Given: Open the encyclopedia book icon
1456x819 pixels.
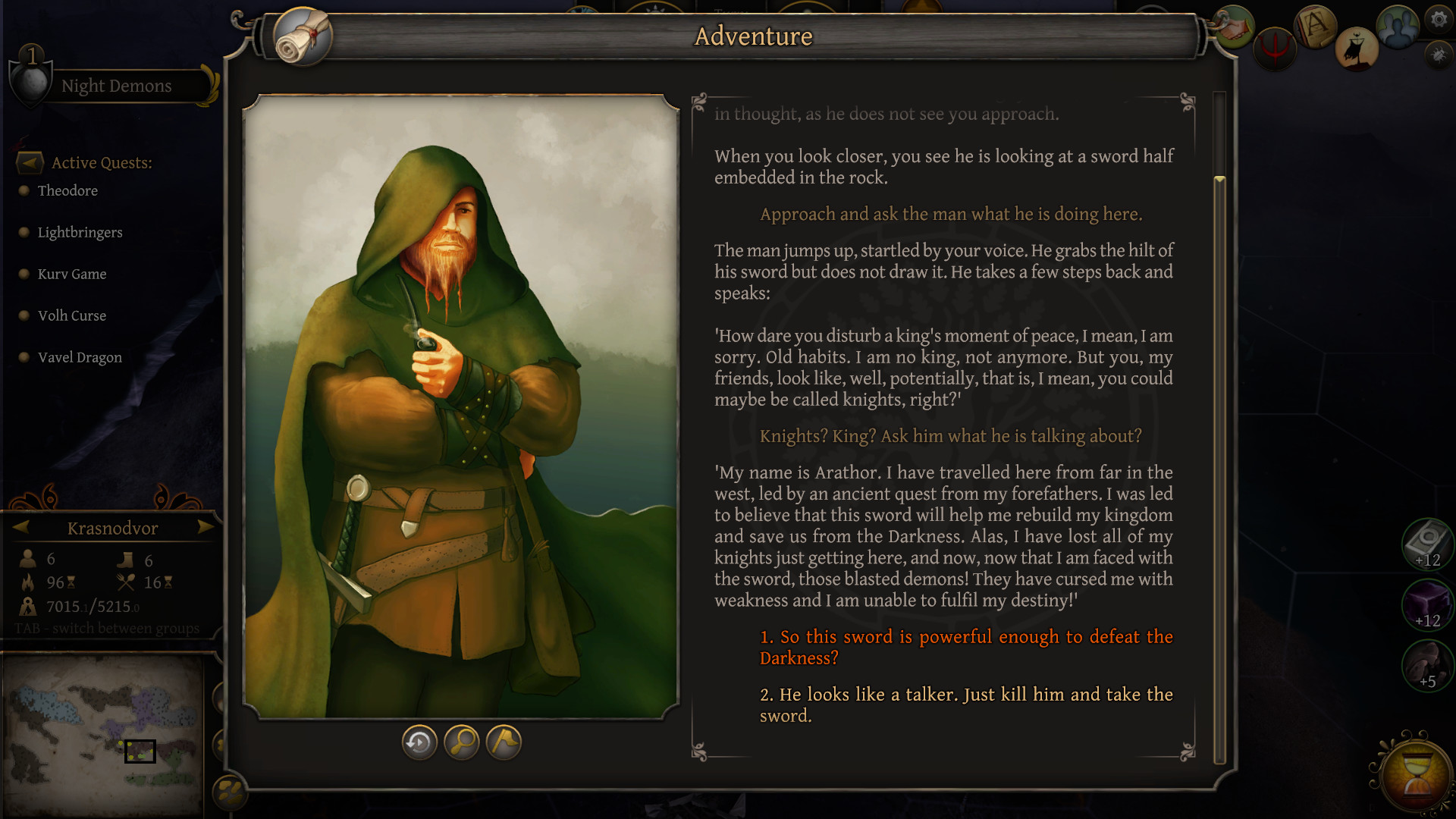Looking at the screenshot, I should 1314,25.
